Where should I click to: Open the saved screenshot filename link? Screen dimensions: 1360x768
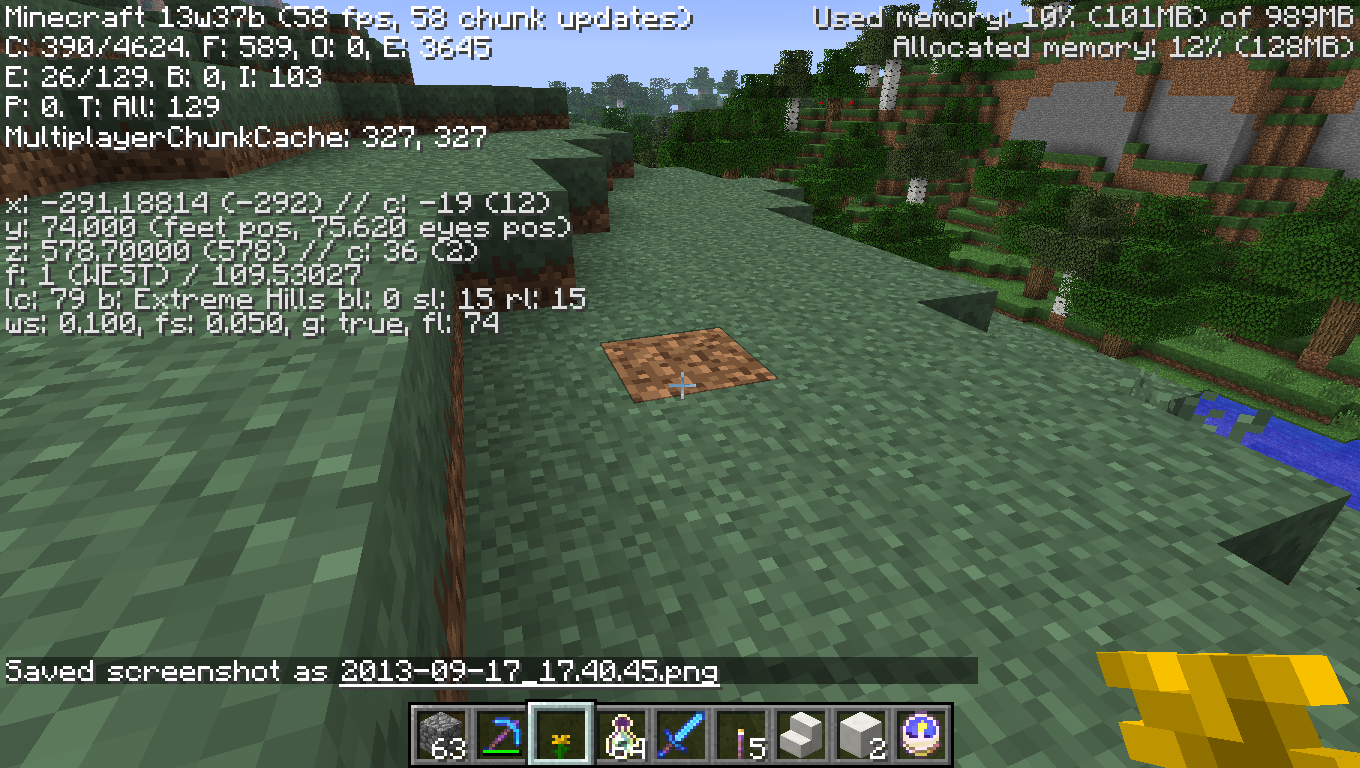(x=530, y=671)
